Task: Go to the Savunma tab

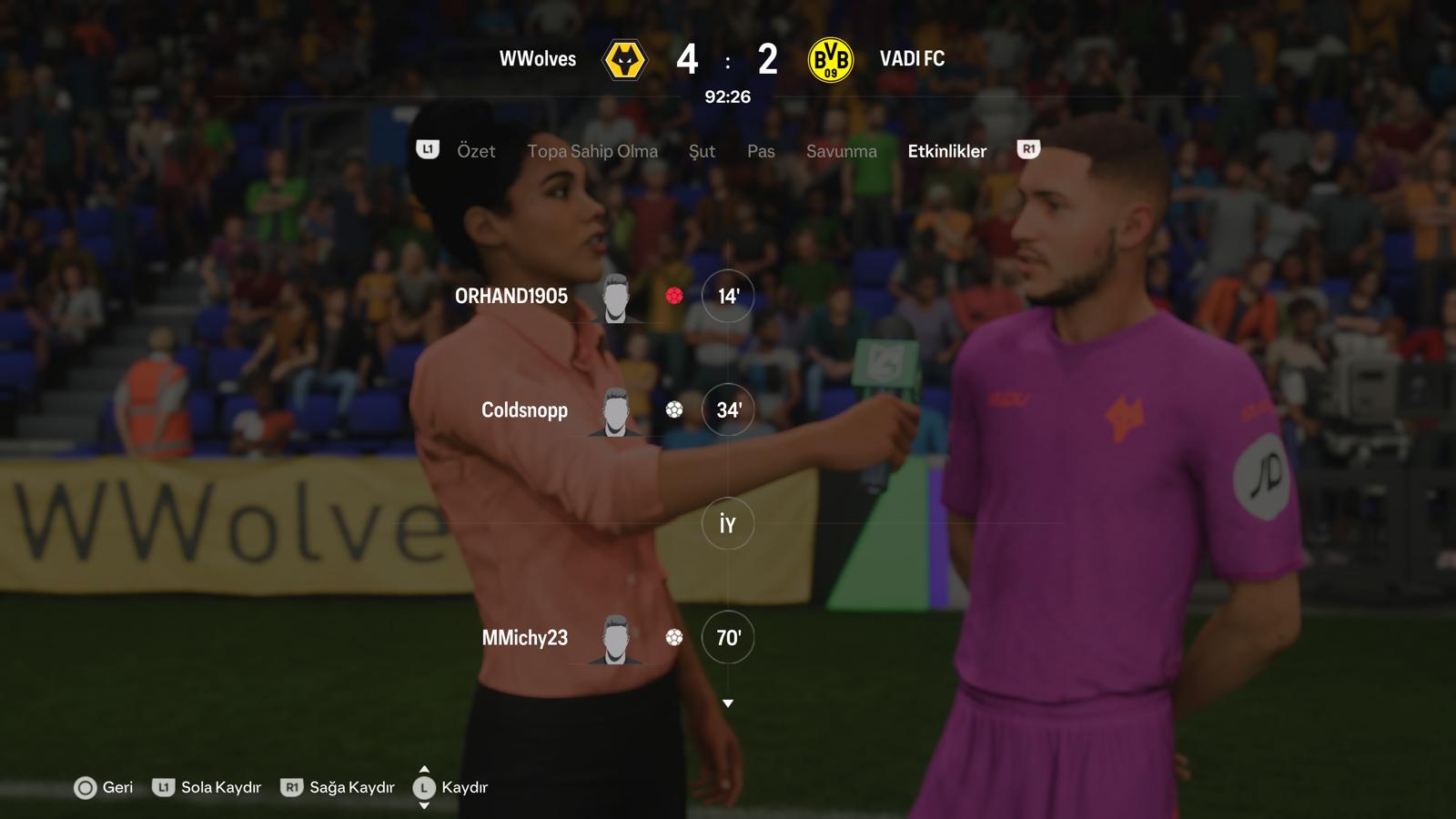Action: click(x=841, y=151)
